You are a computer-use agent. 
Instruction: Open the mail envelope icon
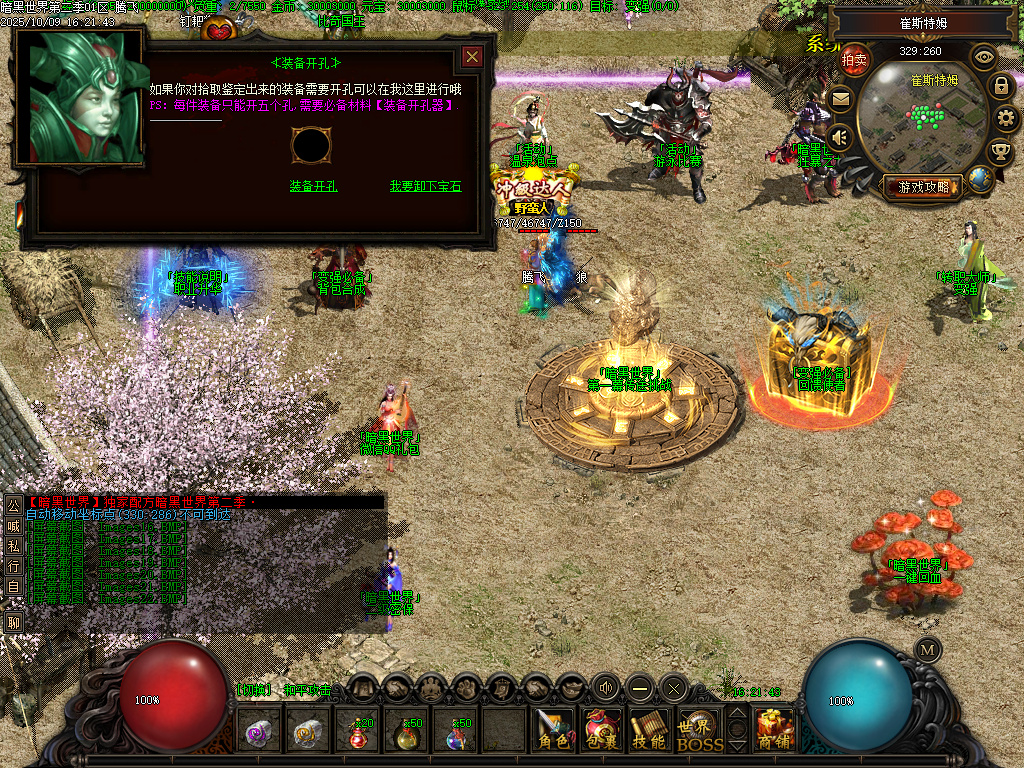[x=840, y=98]
